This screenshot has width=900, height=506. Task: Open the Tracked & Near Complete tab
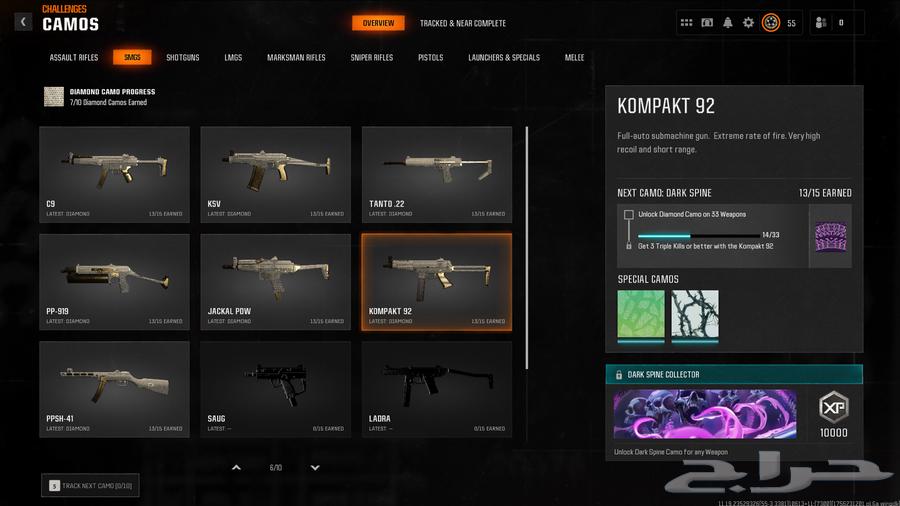[x=463, y=23]
